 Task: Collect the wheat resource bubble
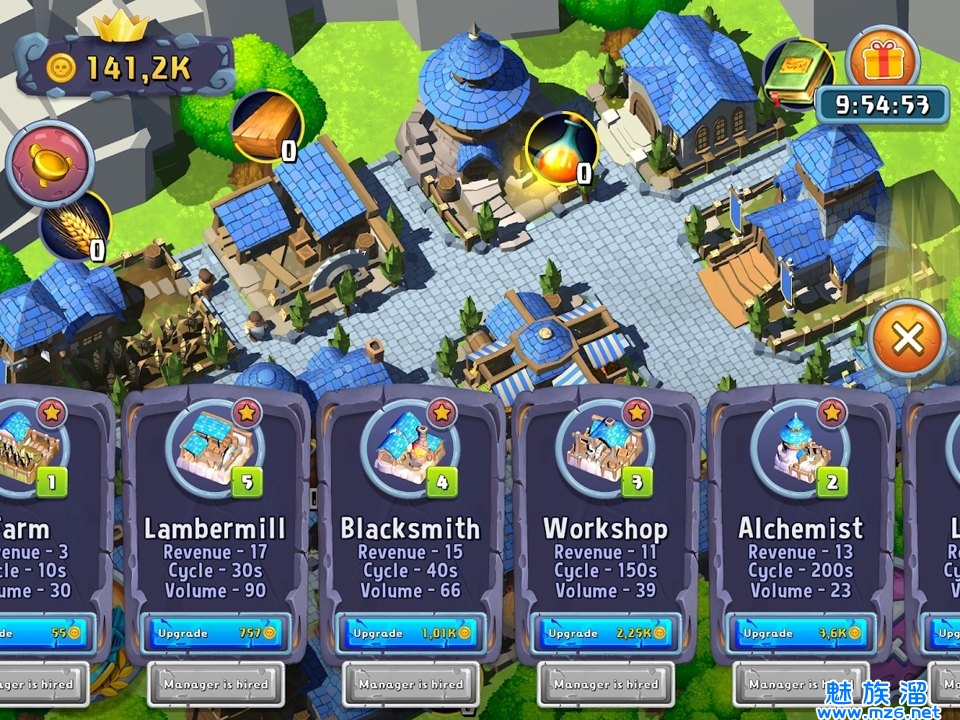coord(73,225)
